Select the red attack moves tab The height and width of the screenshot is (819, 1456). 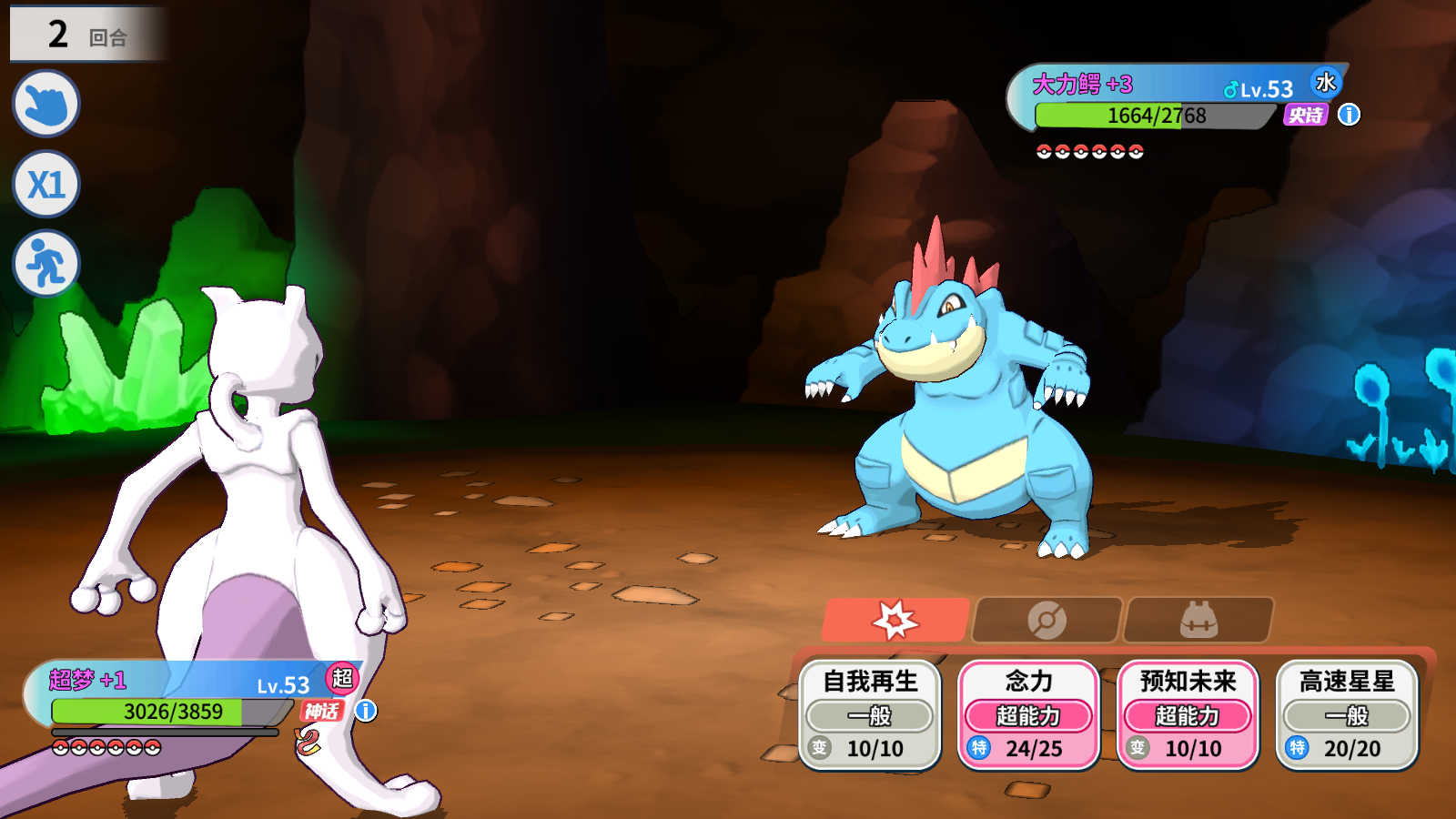(895, 621)
